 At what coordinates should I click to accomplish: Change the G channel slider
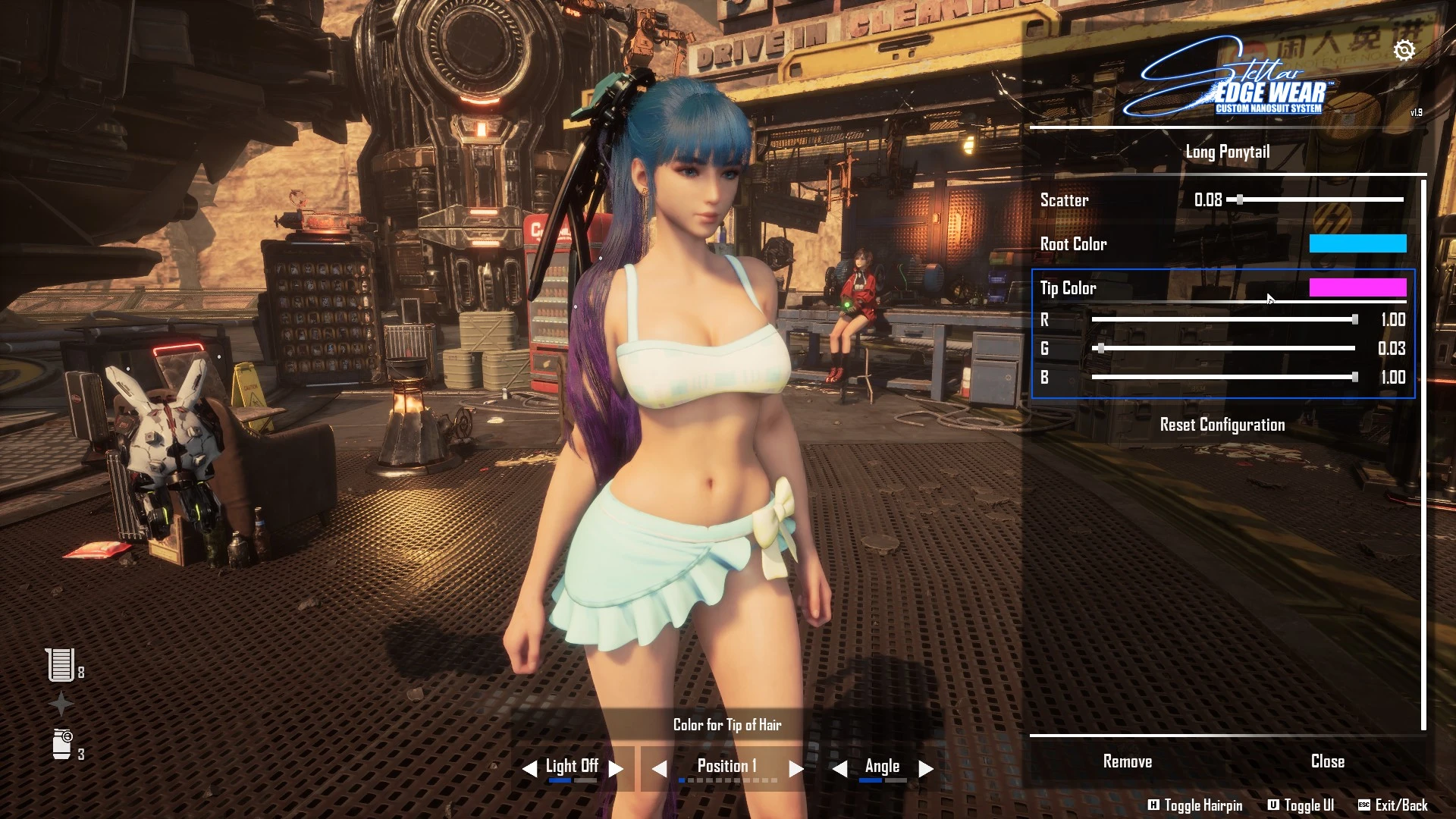pos(1100,349)
